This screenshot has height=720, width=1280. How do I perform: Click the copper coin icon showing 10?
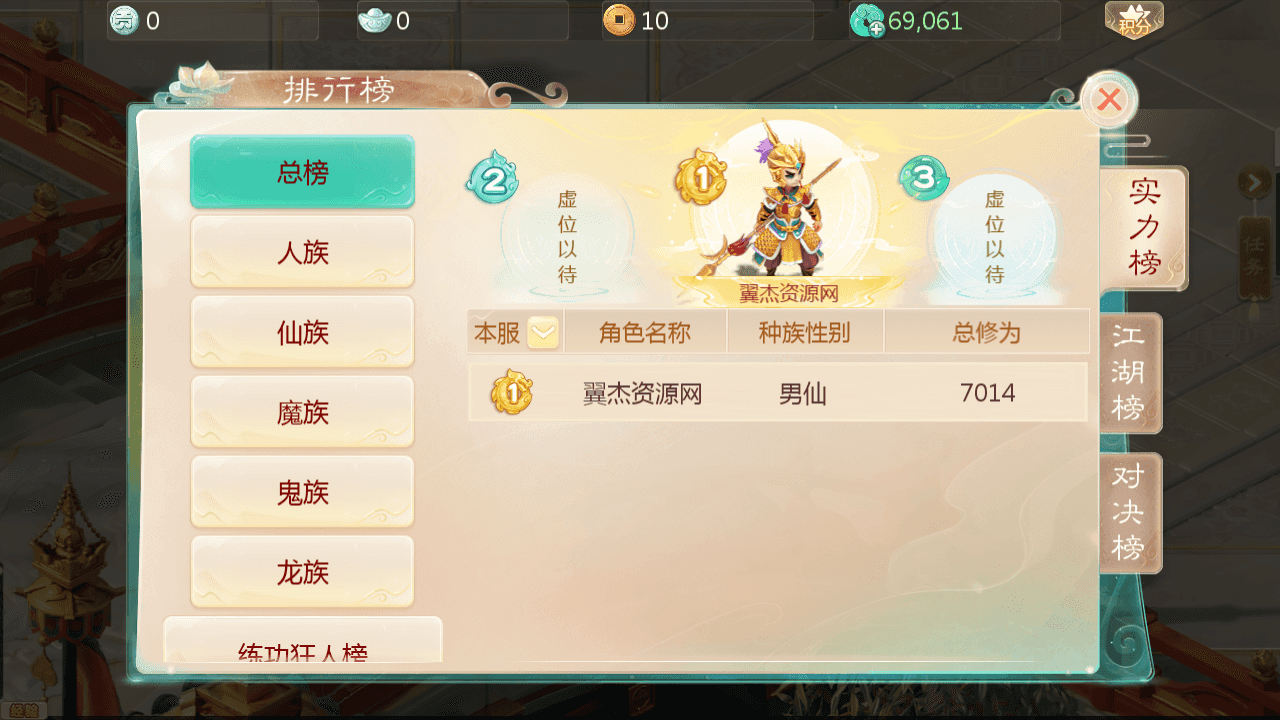(621, 18)
